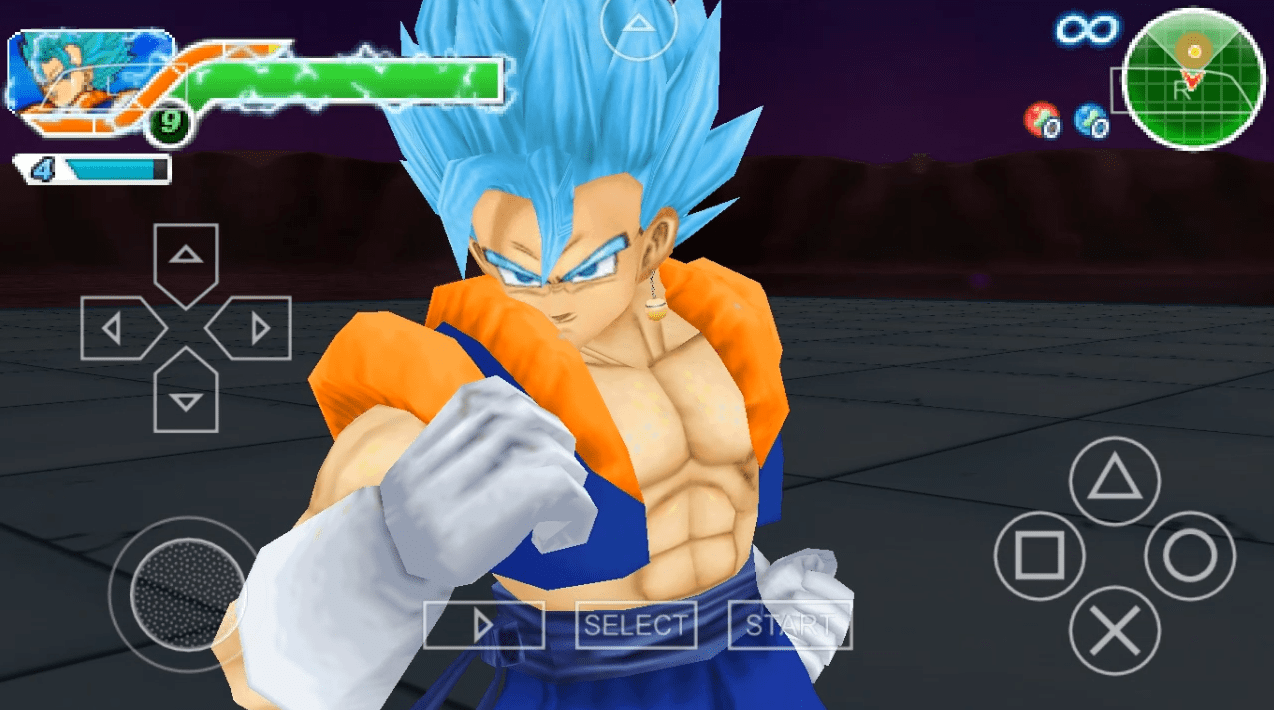
Task: Tap the square action button
Action: [x=1039, y=556]
